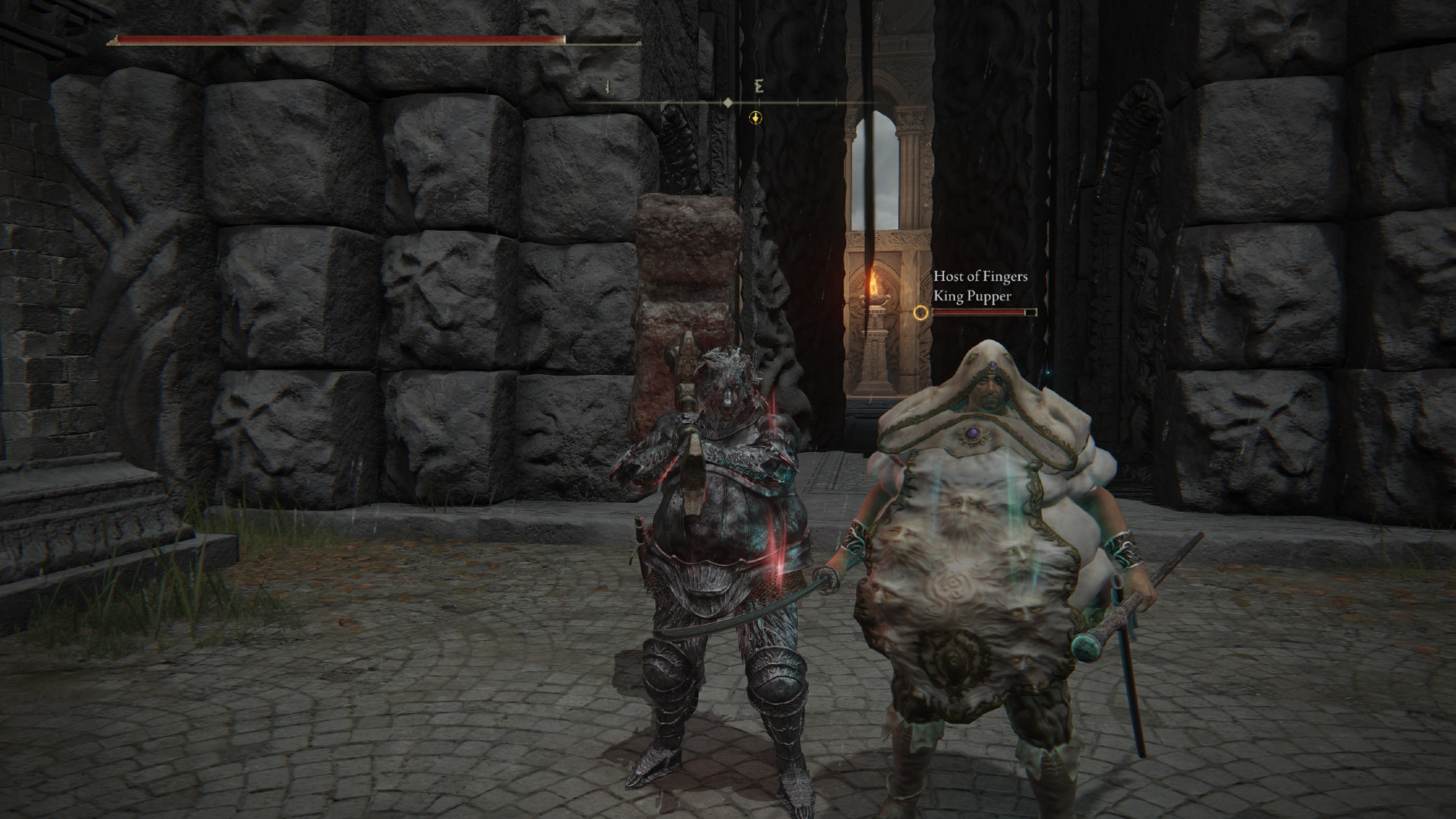Click the yellow ring icon beside Host of Fingers
This screenshot has height=819, width=1456.
(921, 313)
